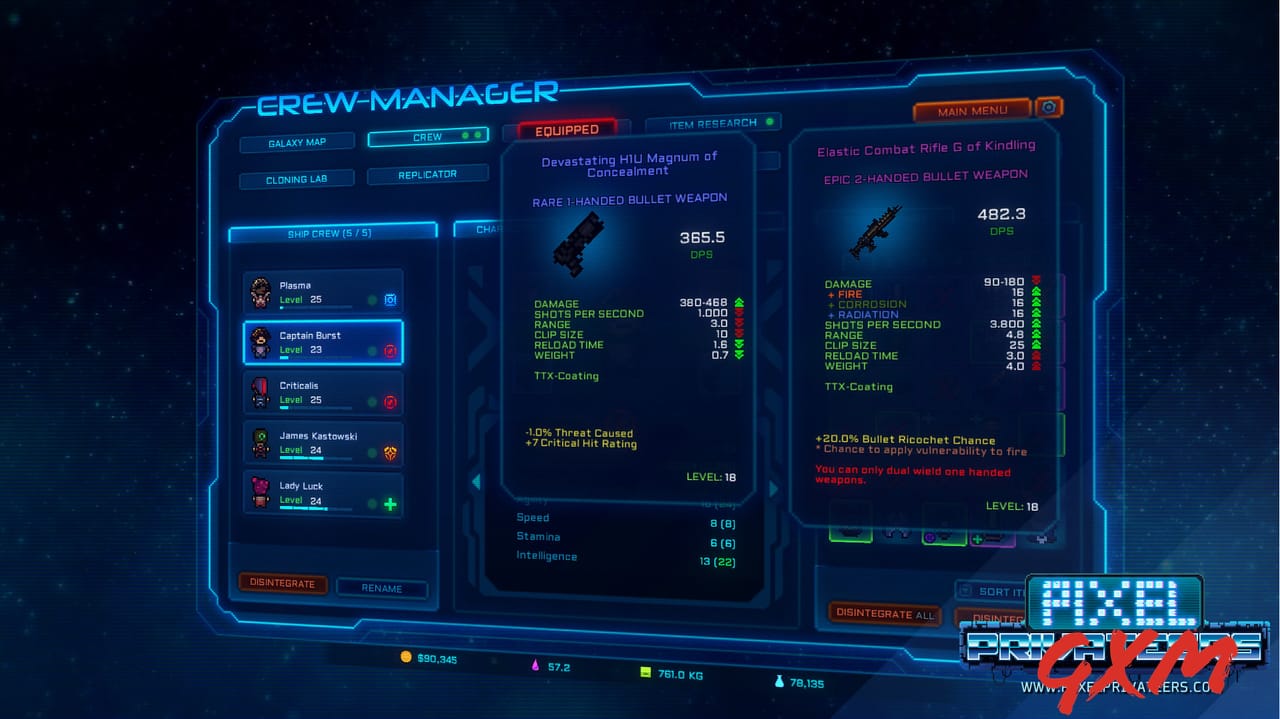
Task: Go to the Cloning Lab
Action: tap(296, 180)
